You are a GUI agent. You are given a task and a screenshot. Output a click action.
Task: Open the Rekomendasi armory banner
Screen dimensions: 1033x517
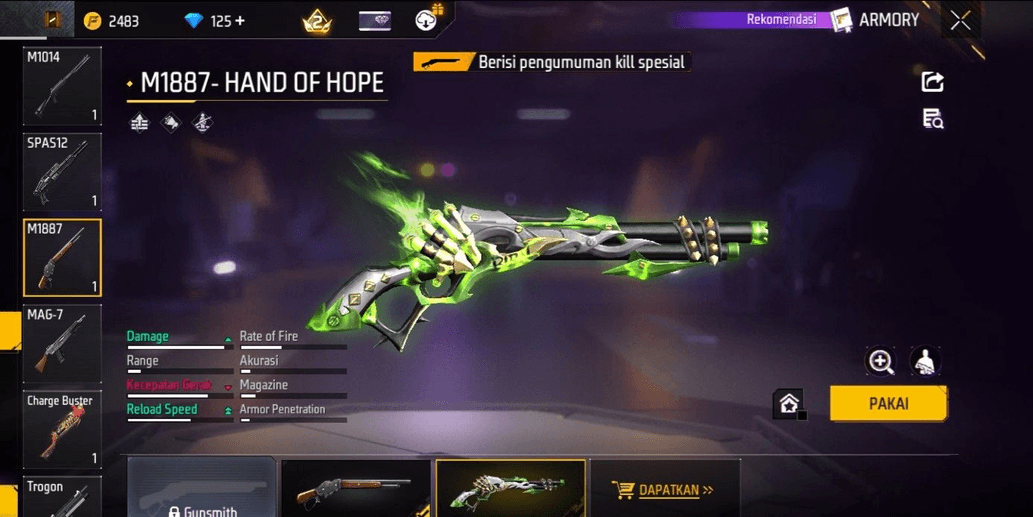pos(790,20)
